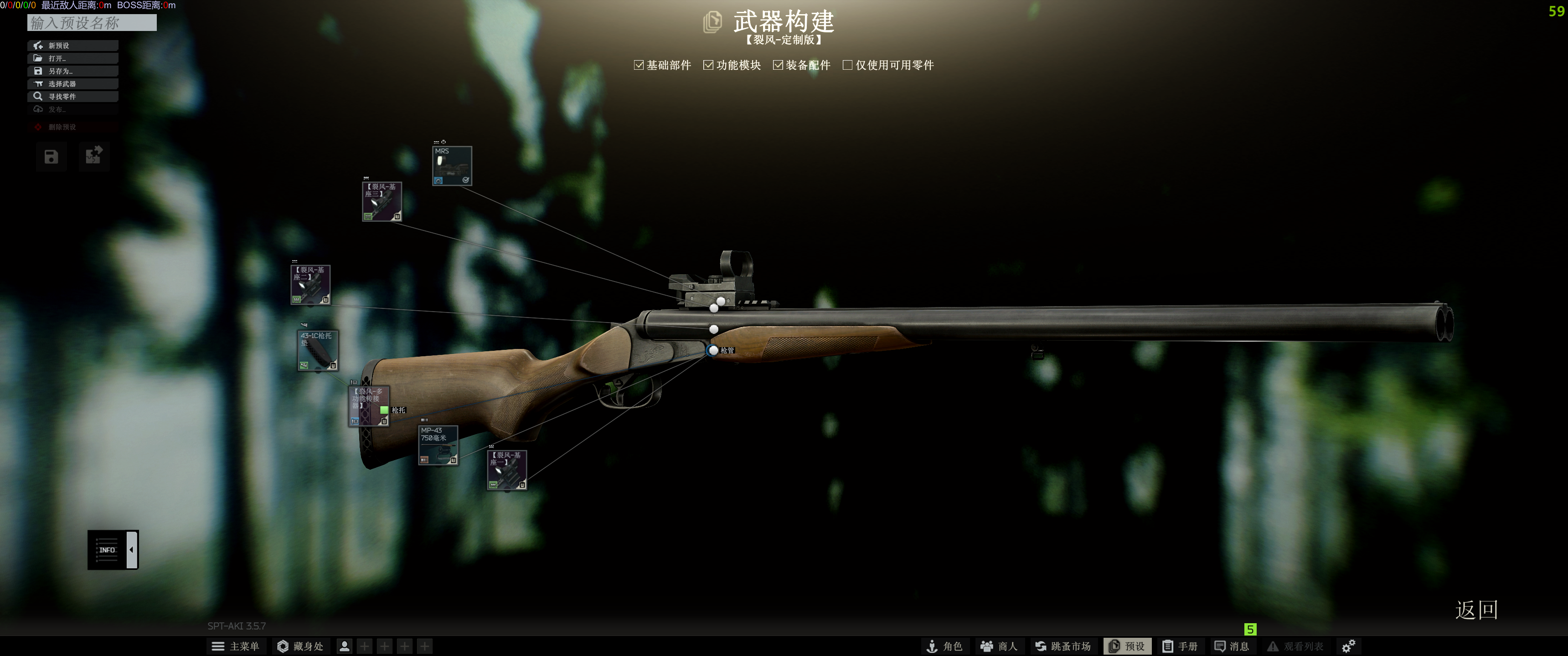1568x656 pixels.
Task: Choose Save As (另存为)
Action: pos(72,71)
